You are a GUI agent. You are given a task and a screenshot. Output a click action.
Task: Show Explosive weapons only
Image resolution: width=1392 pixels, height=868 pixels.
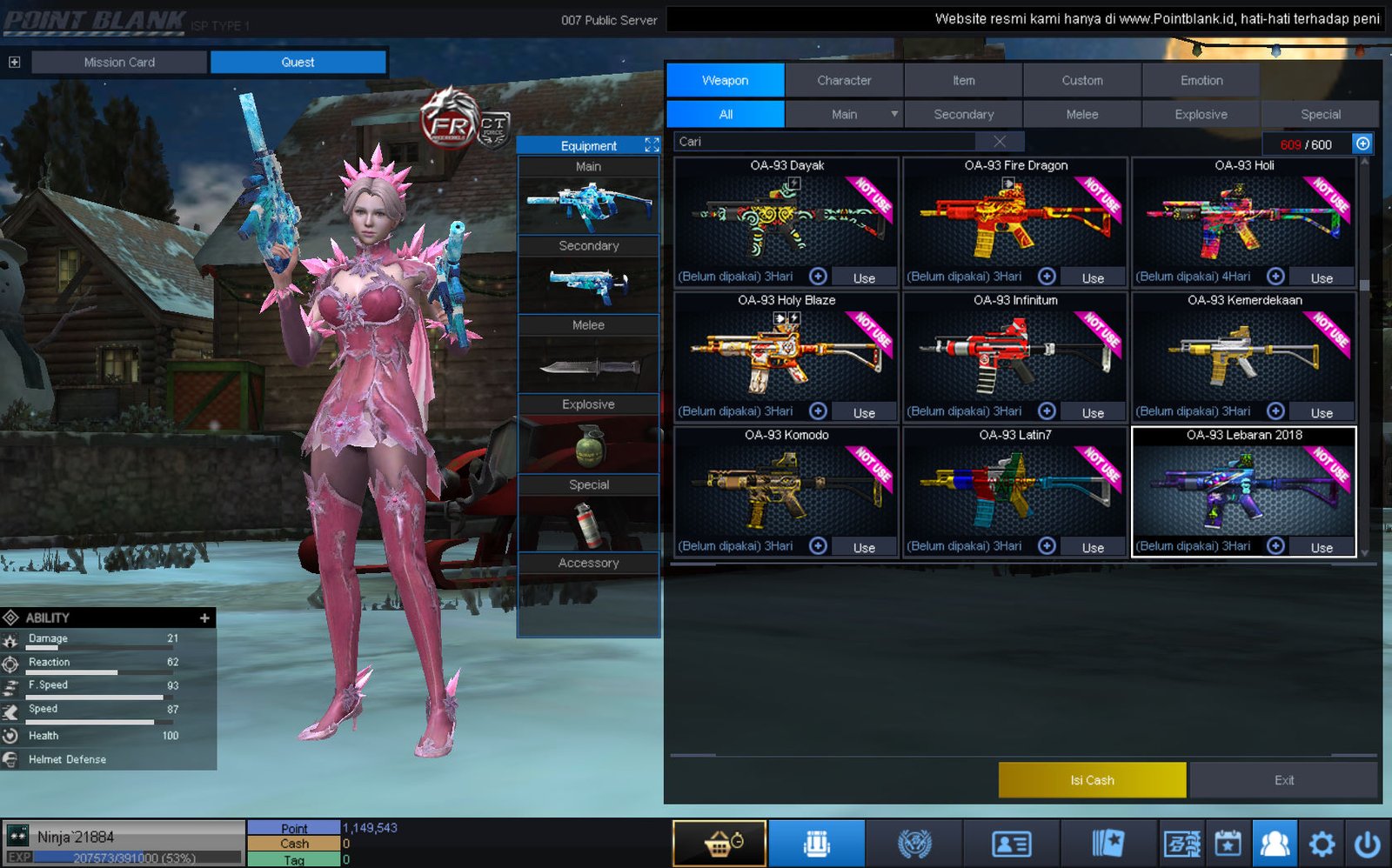1201,114
